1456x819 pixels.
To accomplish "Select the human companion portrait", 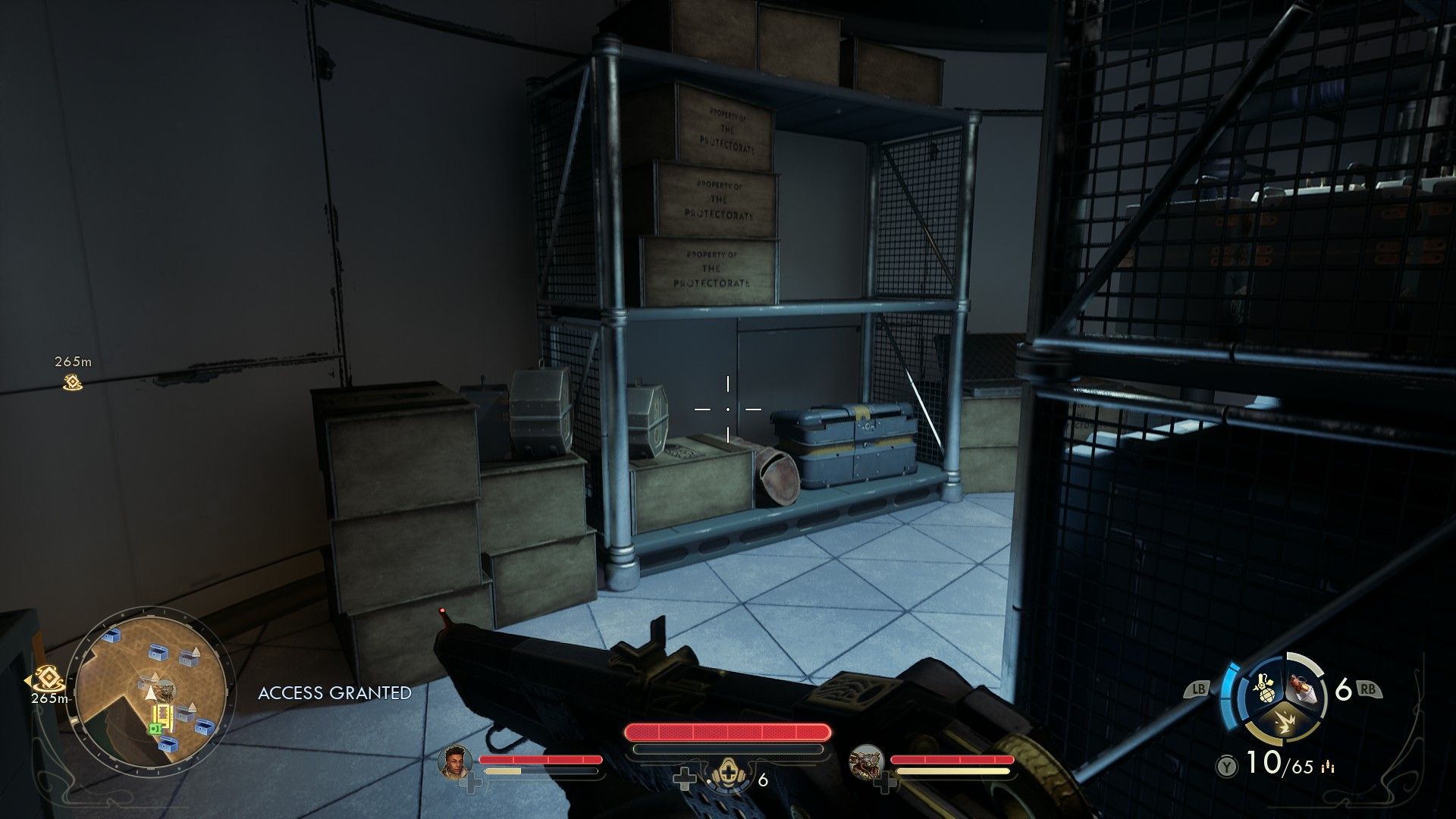I will point(455,761).
